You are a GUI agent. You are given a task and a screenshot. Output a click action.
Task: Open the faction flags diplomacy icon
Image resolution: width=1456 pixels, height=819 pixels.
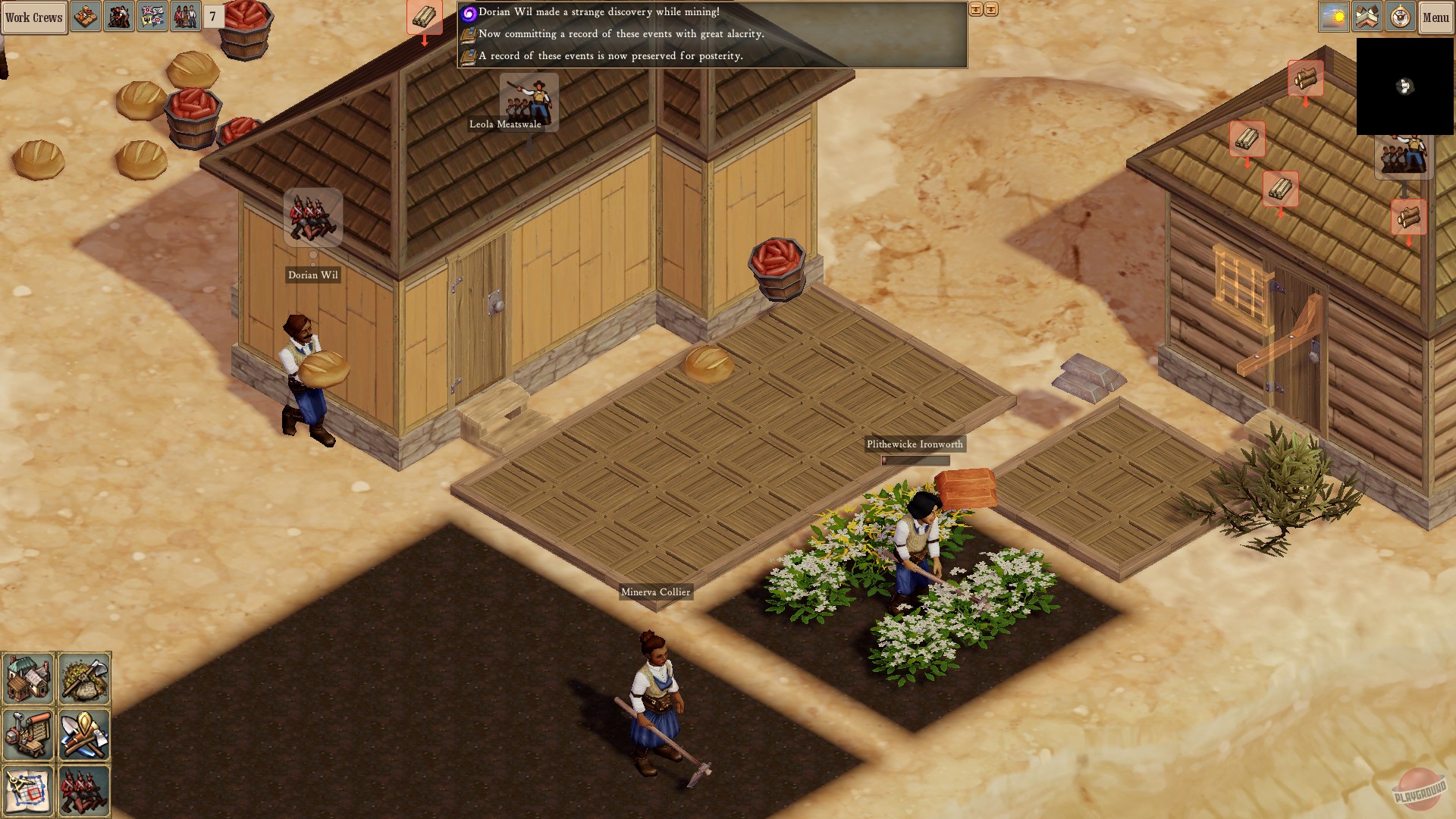click(152, 15)
